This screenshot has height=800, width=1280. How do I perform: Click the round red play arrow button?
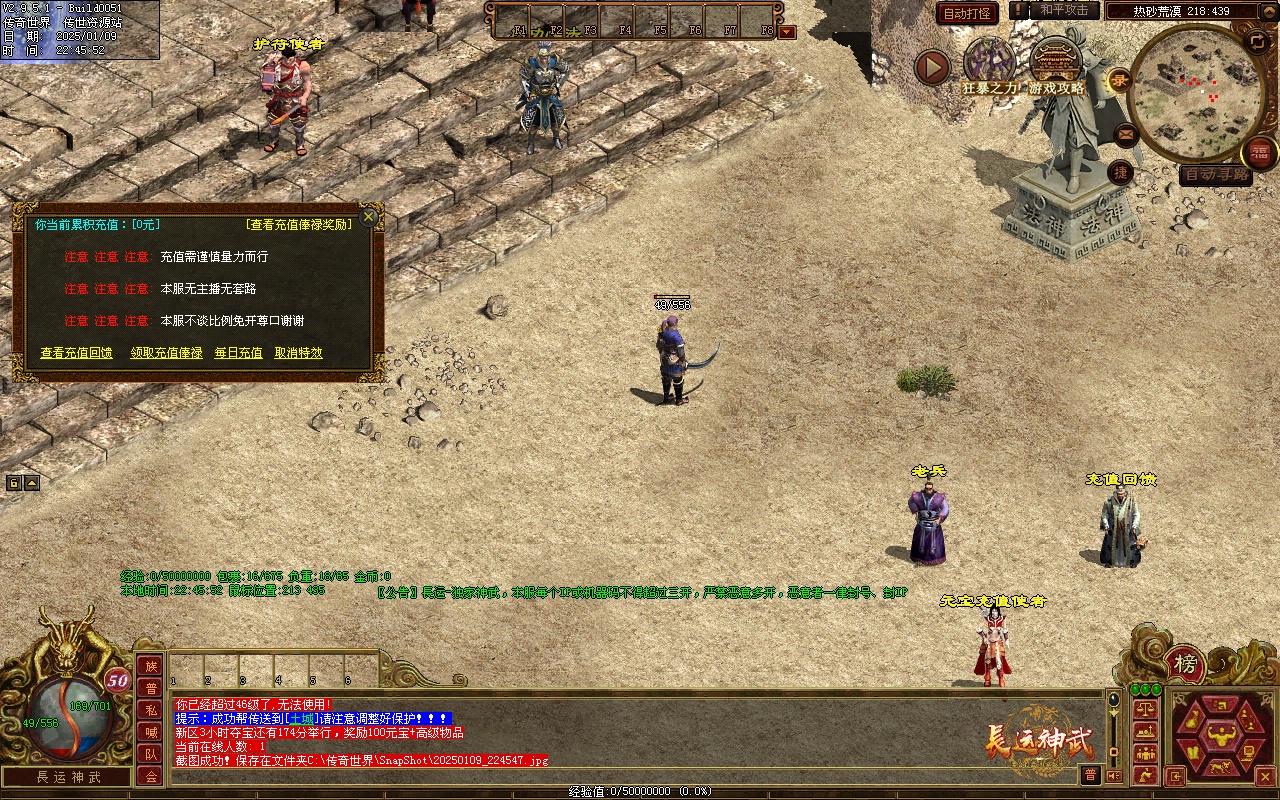click(x=933, y=67)
